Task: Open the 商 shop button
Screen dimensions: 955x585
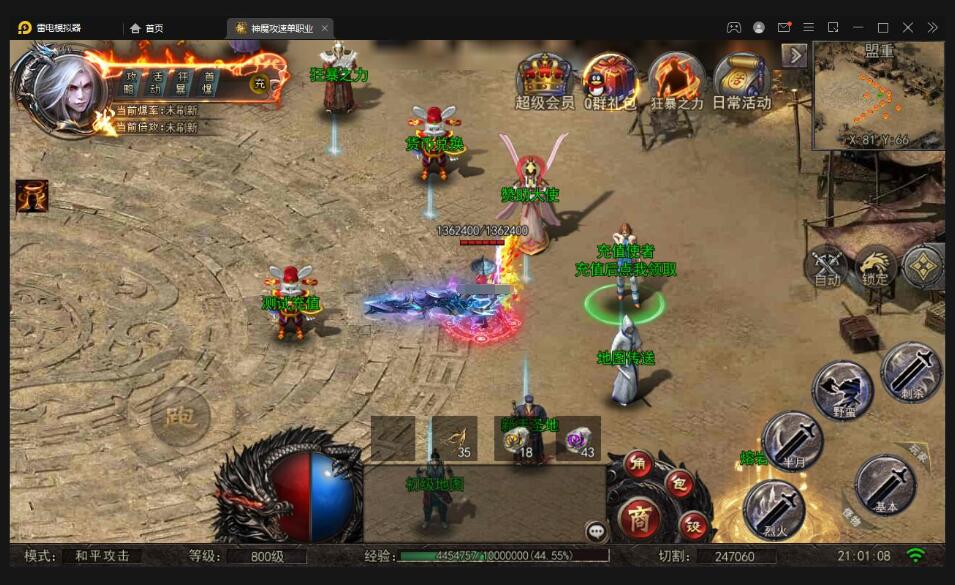Action: coord(637,518)
